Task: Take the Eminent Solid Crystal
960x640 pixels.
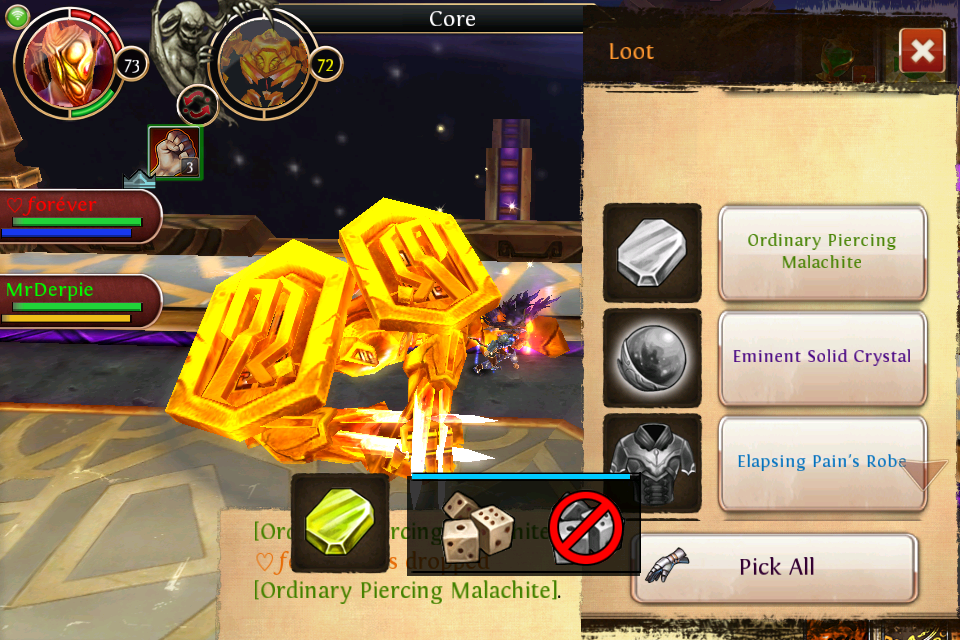Action: [x=822, y=356]
